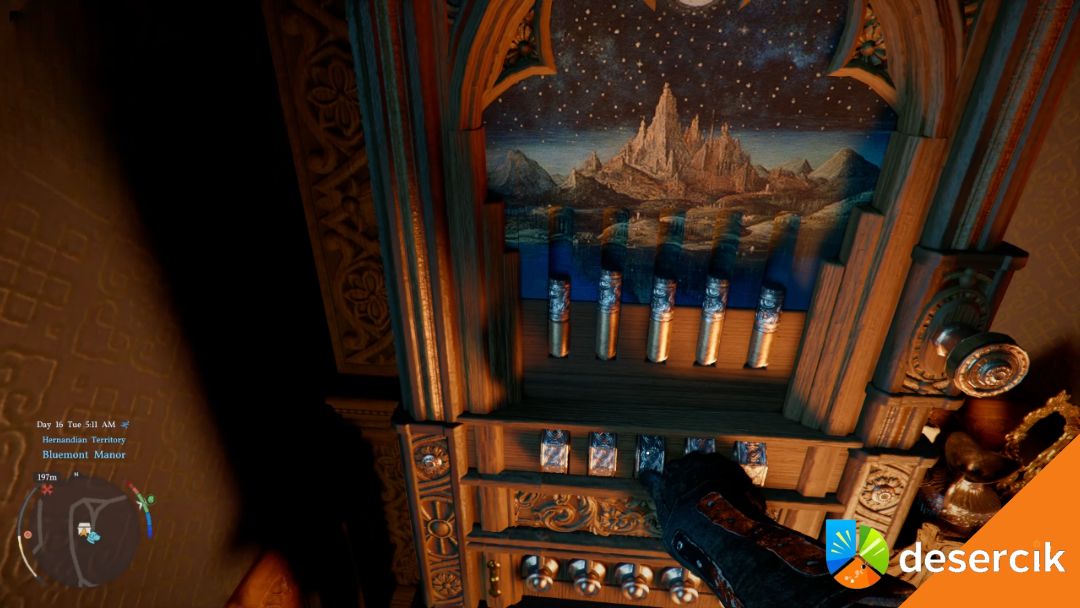Viewport: 1080px width, 608px height.
Task: Select the red star marker on minimap
Action: (47, 490)
